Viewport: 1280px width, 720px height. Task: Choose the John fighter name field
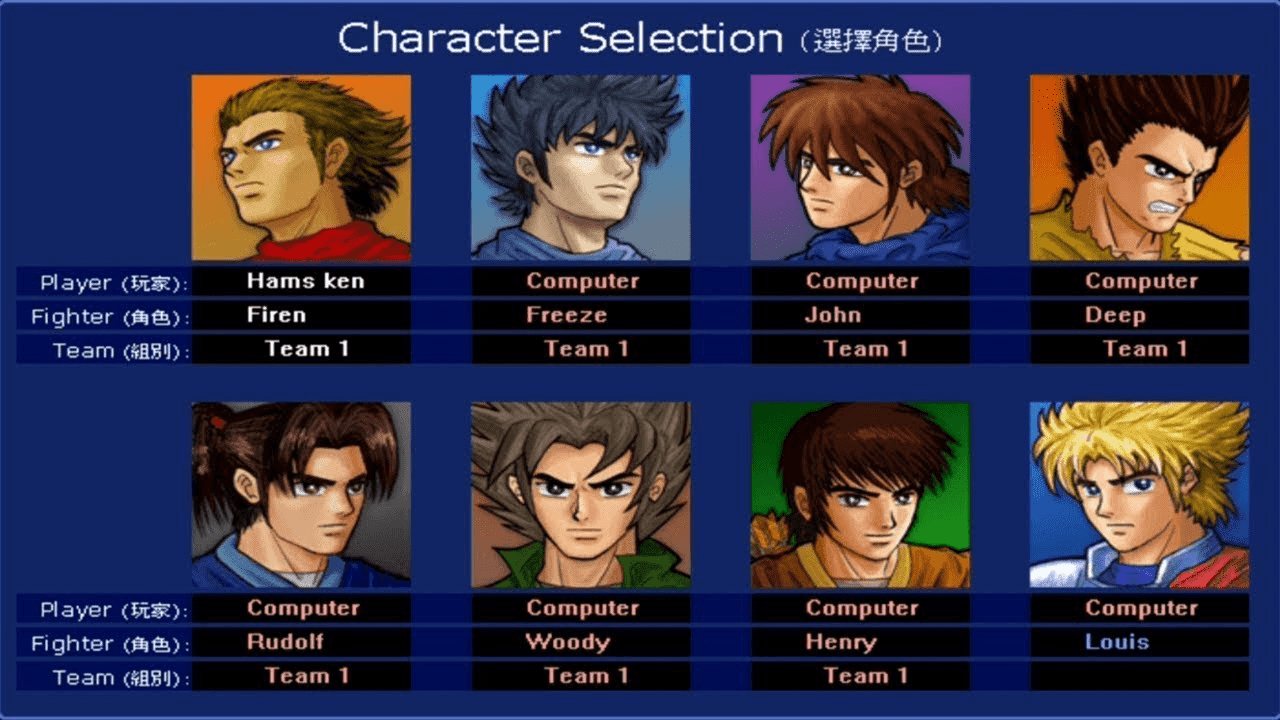click(860, 315)
